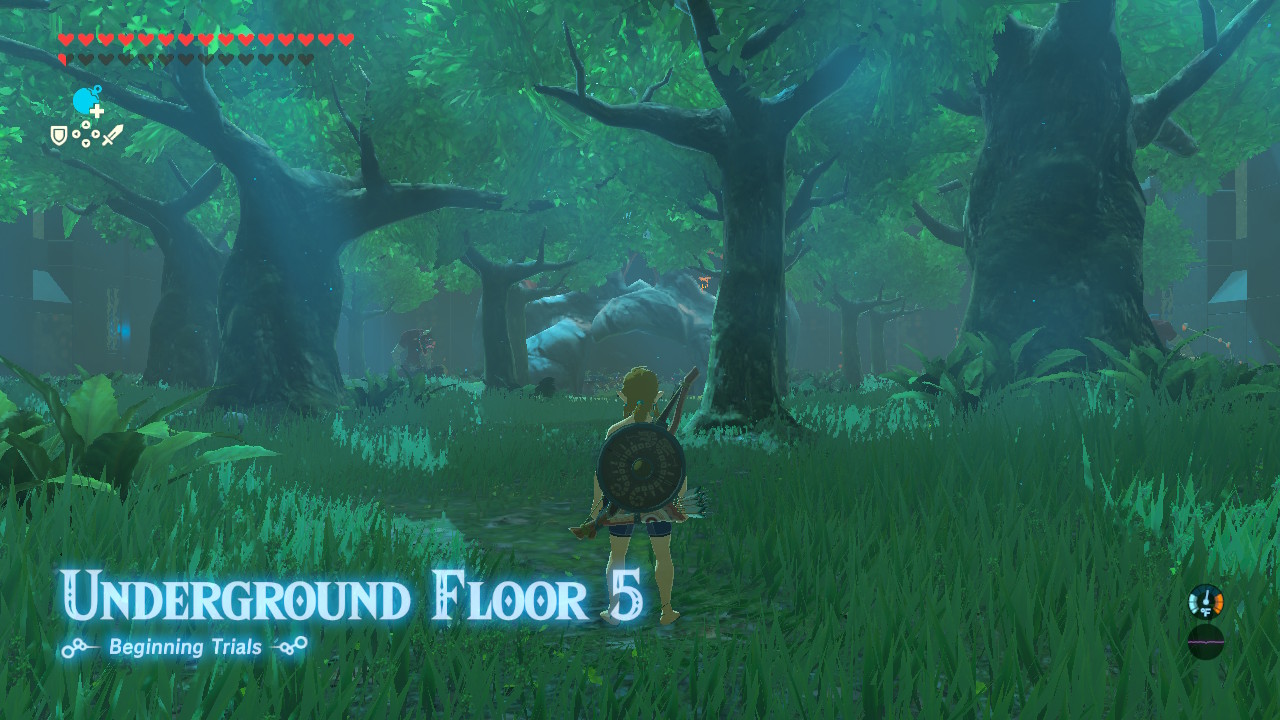The width and height of the screenshot is (1280, 720).
Task: Toggle the last red heart in the row
Action: [x=347, y=39]
